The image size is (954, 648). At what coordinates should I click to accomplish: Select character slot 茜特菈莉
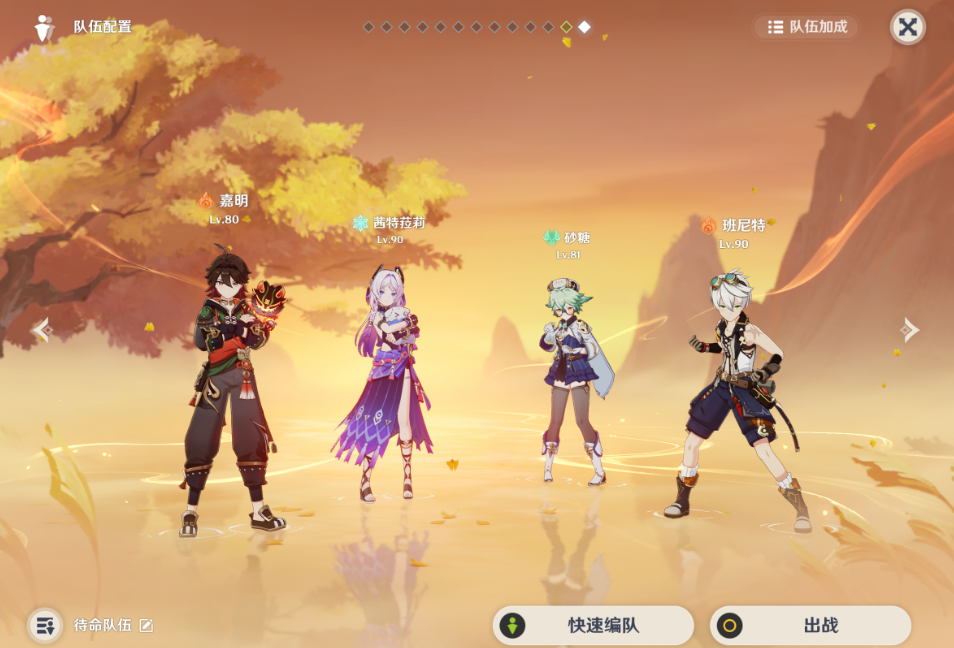click(388, 380)
